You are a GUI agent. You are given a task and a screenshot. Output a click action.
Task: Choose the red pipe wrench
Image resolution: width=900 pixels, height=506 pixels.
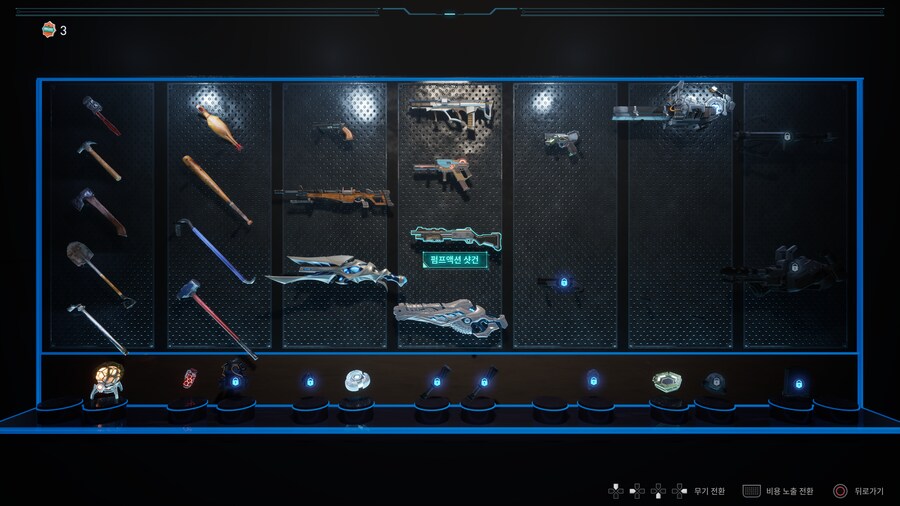click(x=101, y=115)
